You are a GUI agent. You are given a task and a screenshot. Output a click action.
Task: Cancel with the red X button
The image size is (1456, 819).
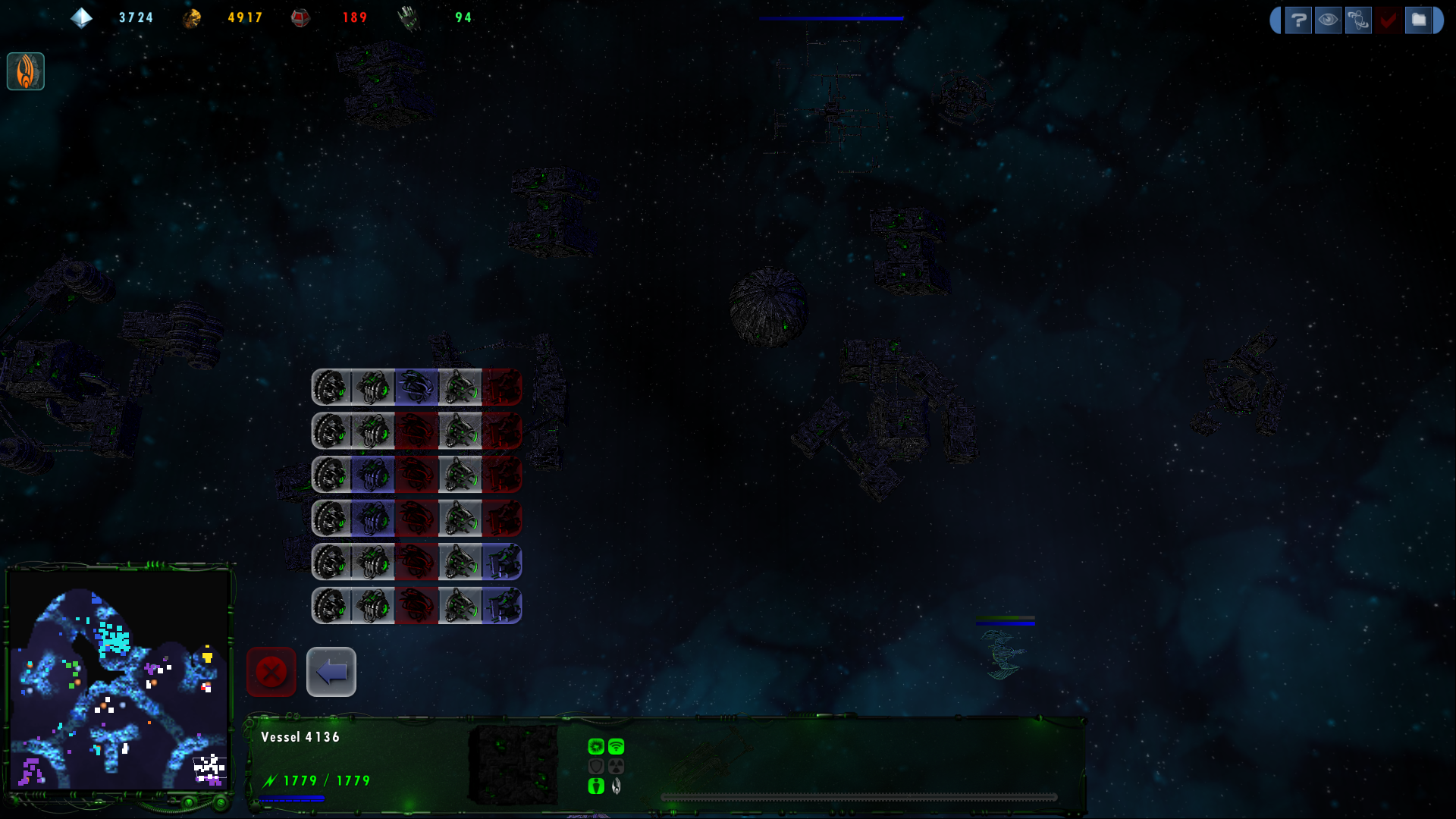pos(271,672)
